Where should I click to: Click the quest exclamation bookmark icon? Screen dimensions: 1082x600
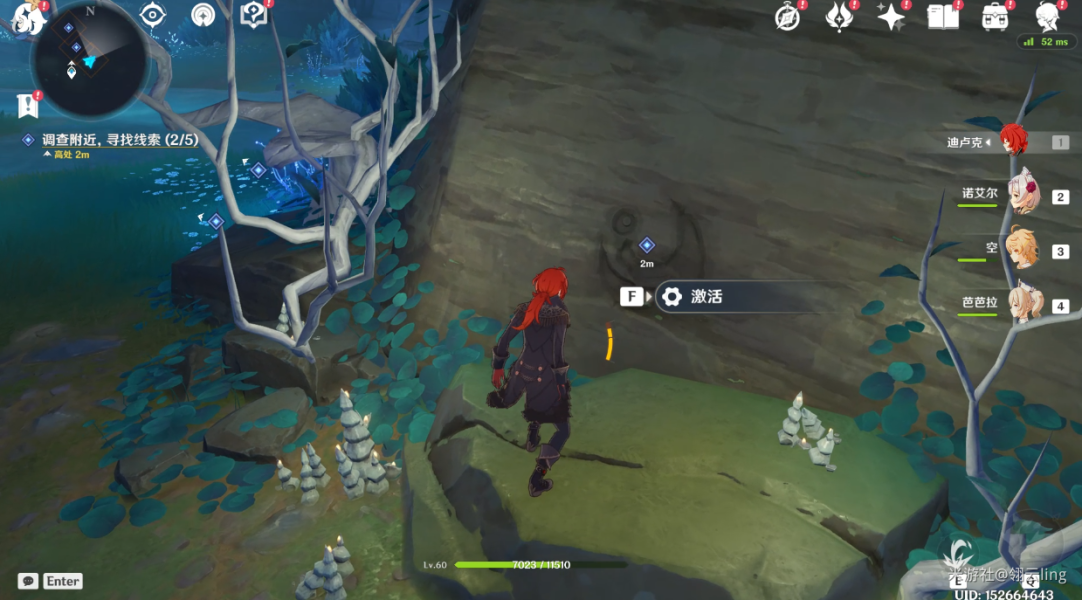tap(27, 103)
